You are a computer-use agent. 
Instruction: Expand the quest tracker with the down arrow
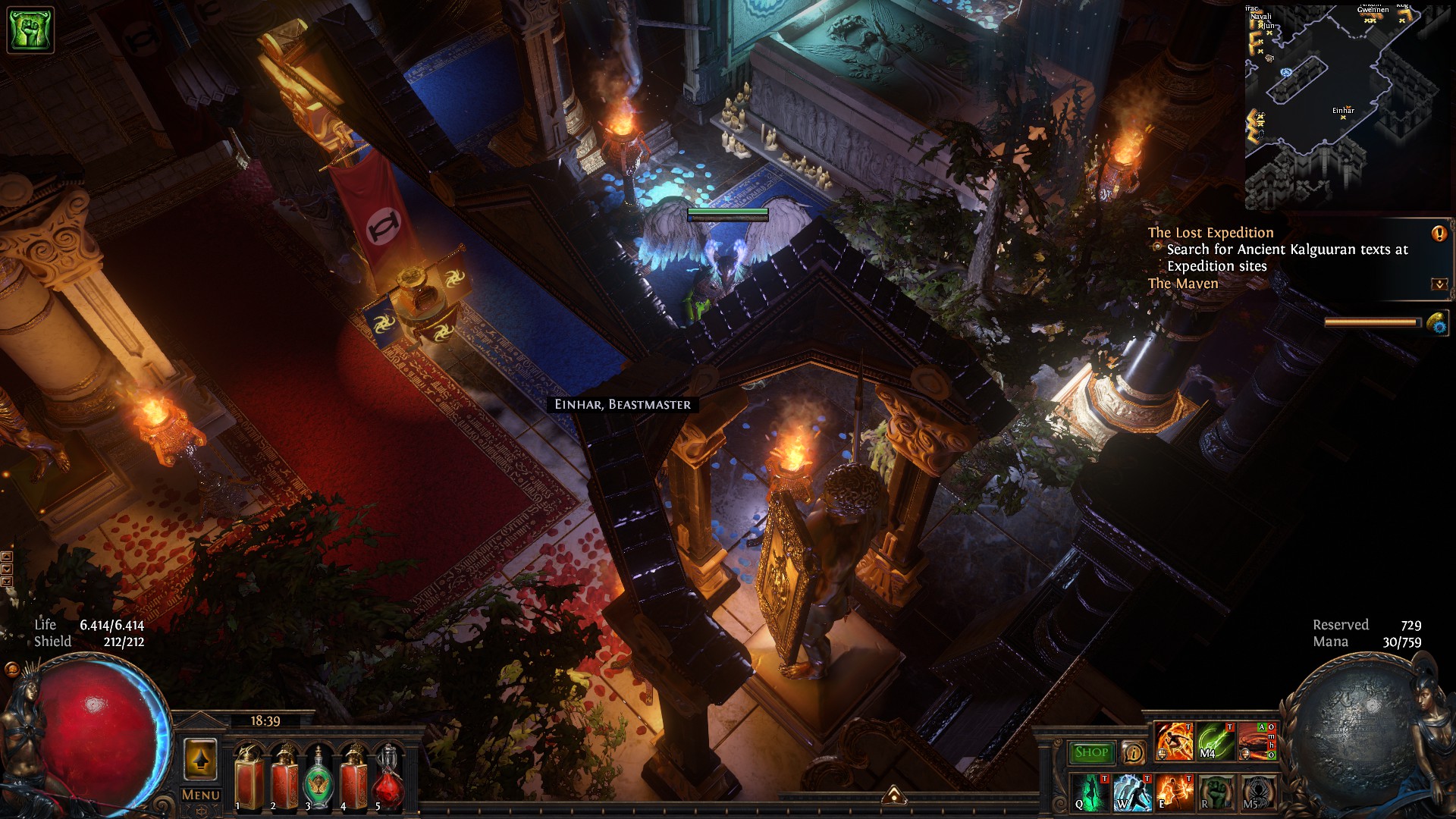tap(1439, 284)
